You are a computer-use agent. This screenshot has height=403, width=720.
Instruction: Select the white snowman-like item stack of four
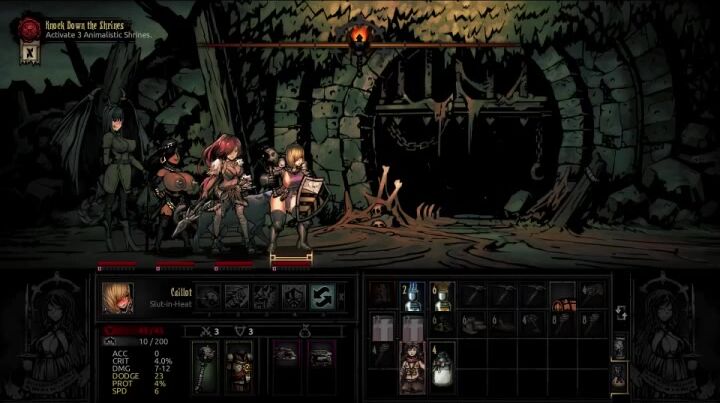442,357
